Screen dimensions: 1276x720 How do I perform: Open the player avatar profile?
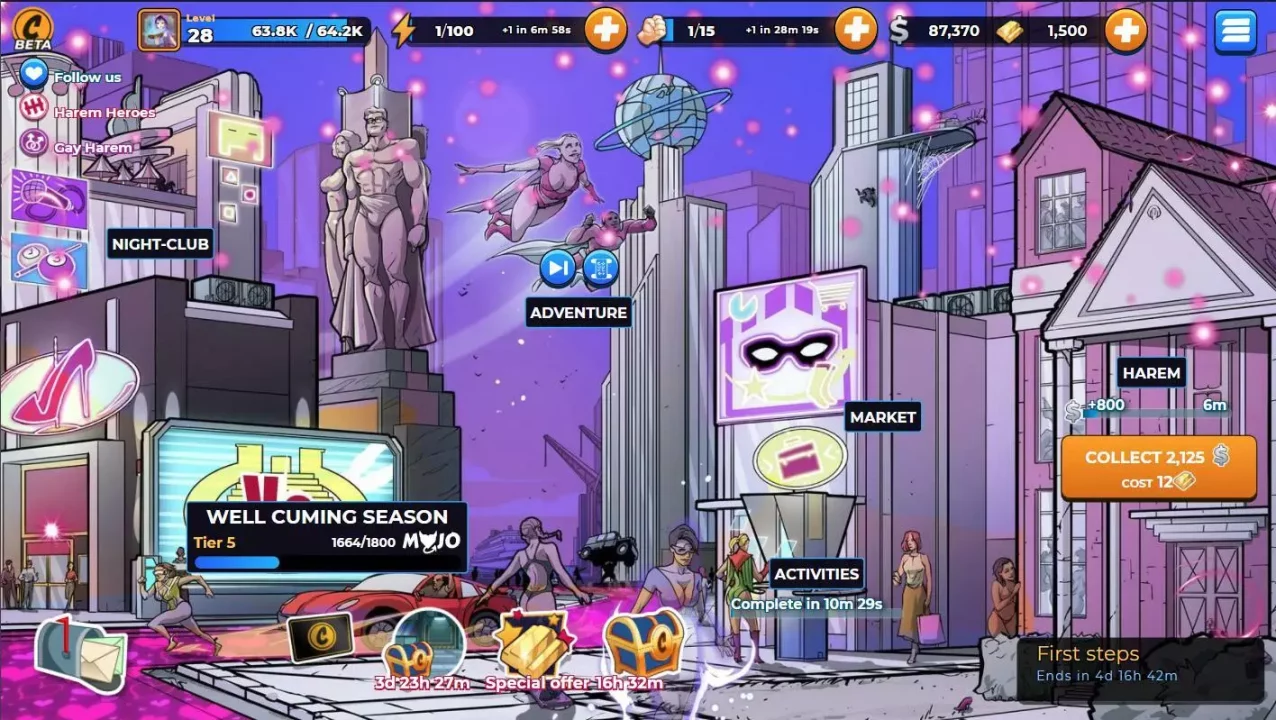pos(159,31)
